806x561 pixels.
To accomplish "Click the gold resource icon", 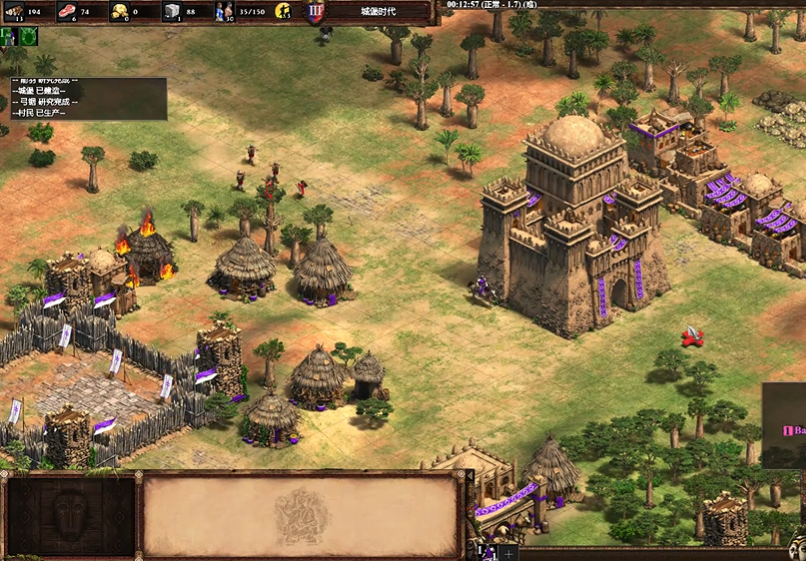I will coord(119,11).
